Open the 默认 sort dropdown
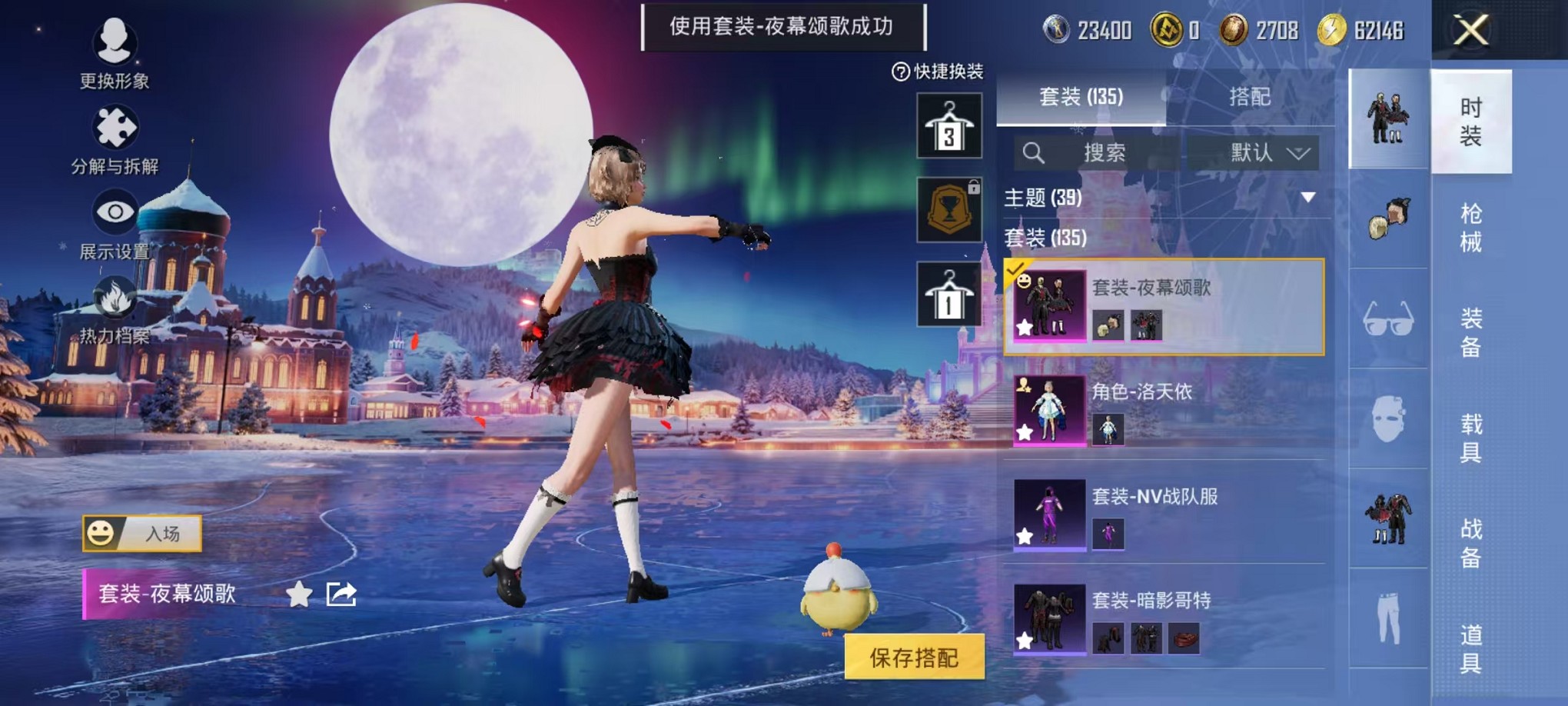This screenshot has width=1568, height=706. point(1267,153)
